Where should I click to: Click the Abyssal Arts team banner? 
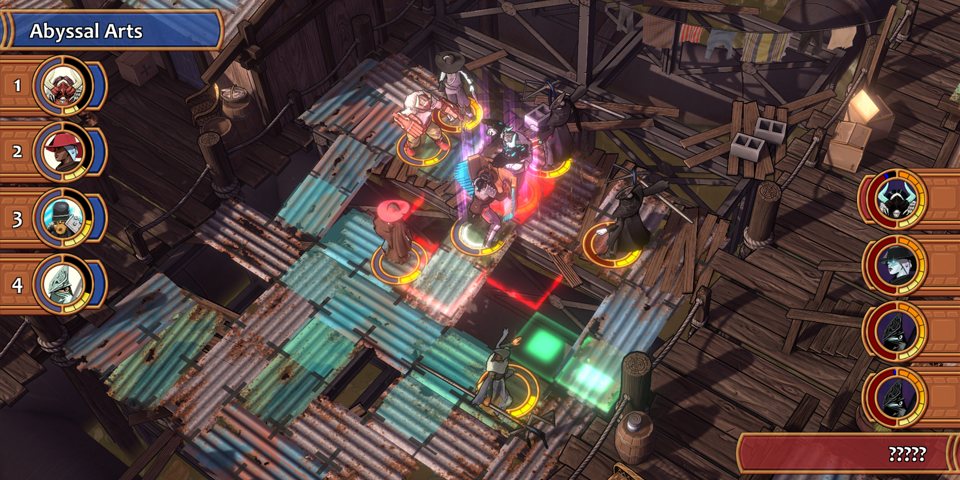(110, 31)
